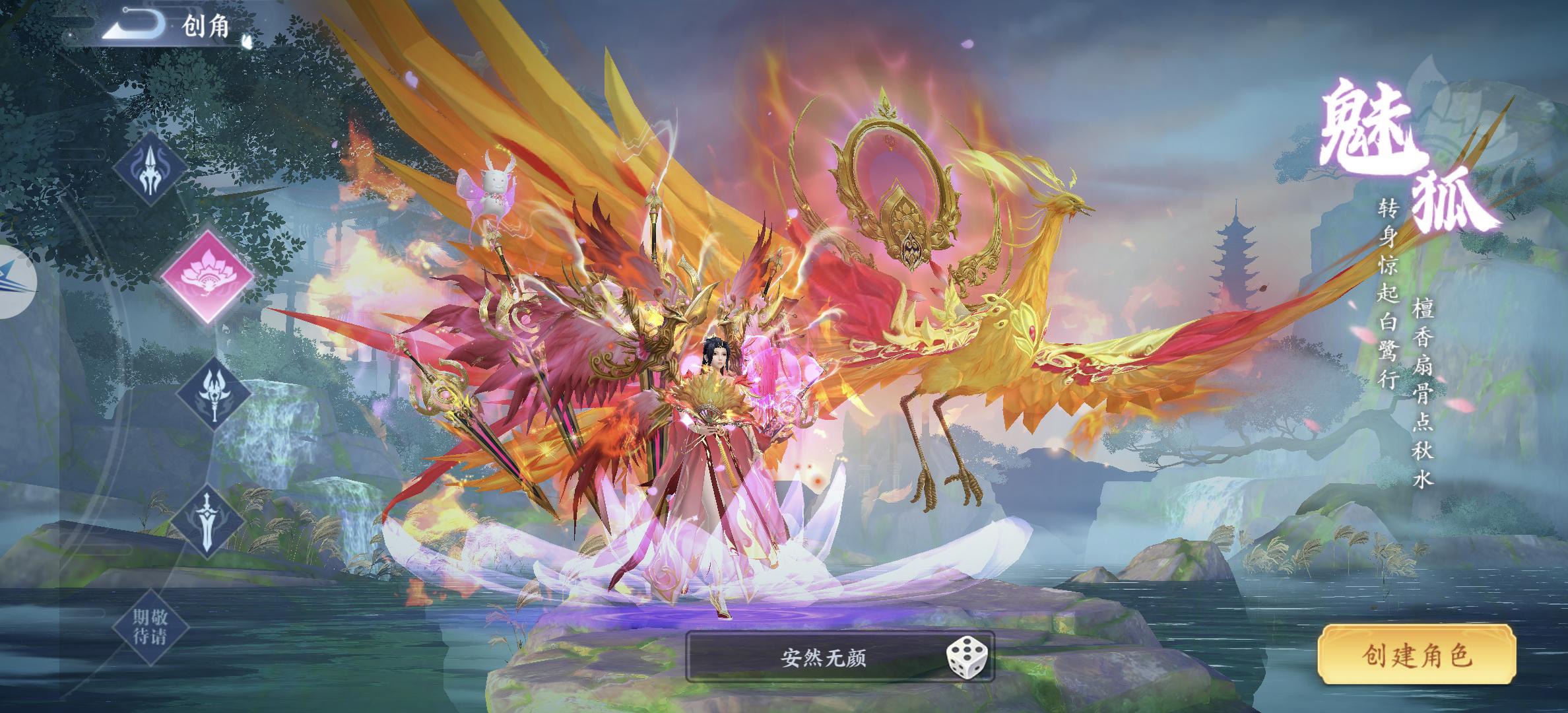Choose the pink lotus fan class

click(x=207, y=275)
